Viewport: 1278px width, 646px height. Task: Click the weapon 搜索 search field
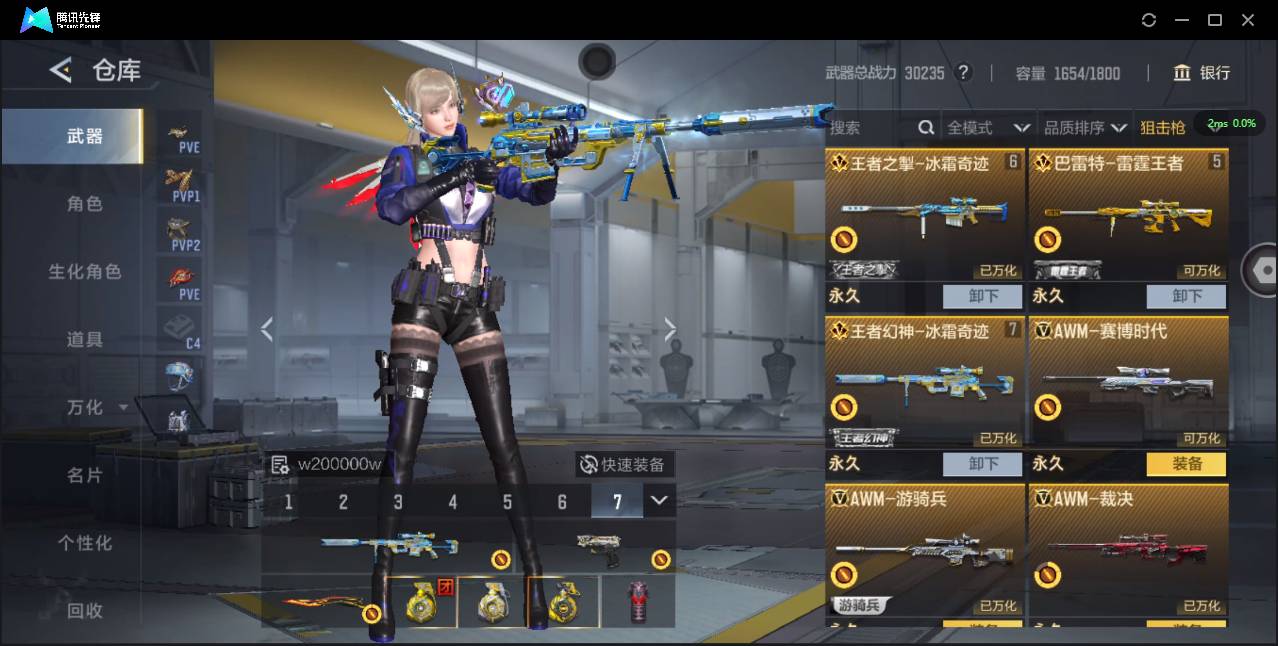click(x=870, y=128)
